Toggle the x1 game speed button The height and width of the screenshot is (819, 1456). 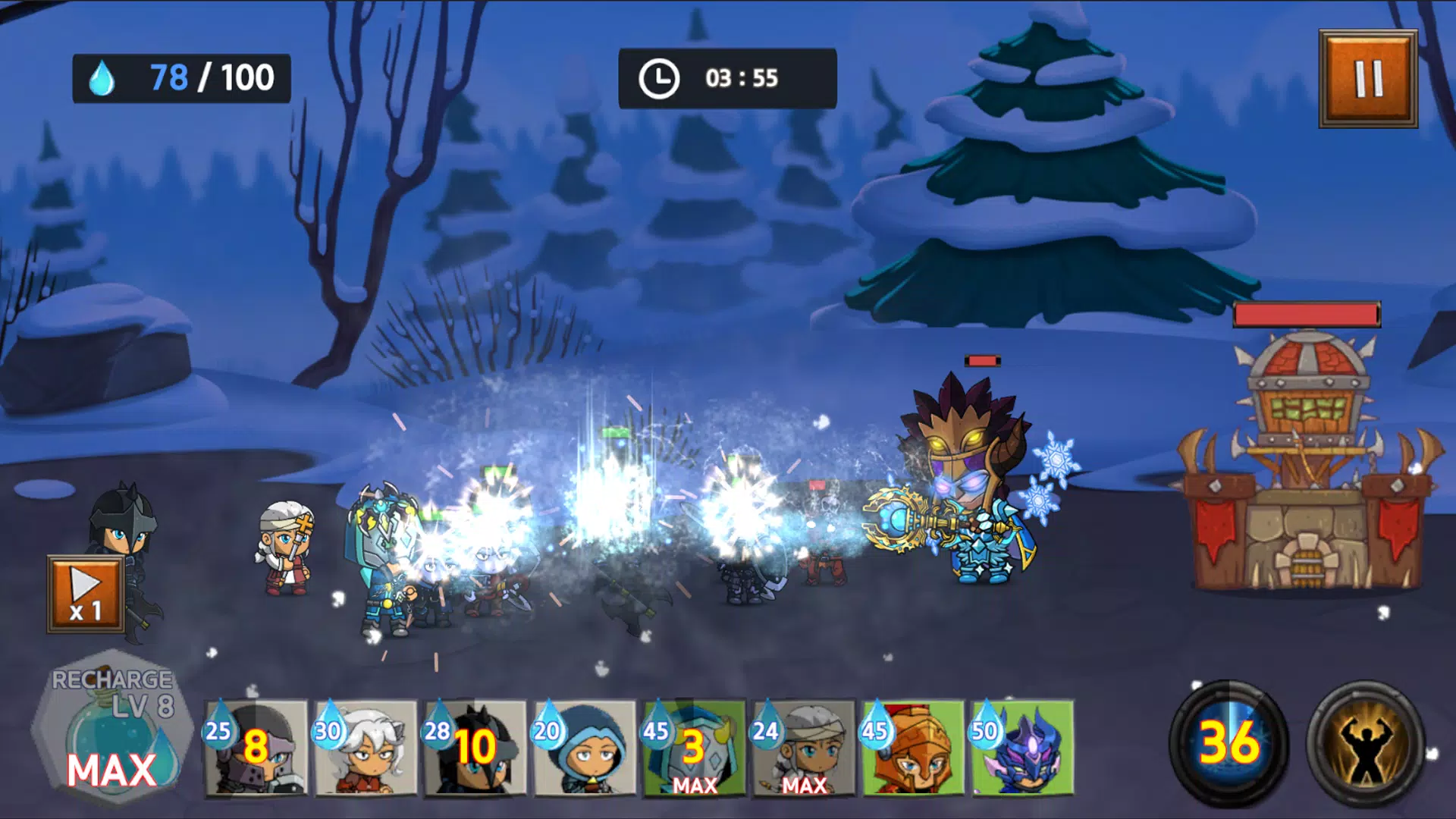[86, 595]
